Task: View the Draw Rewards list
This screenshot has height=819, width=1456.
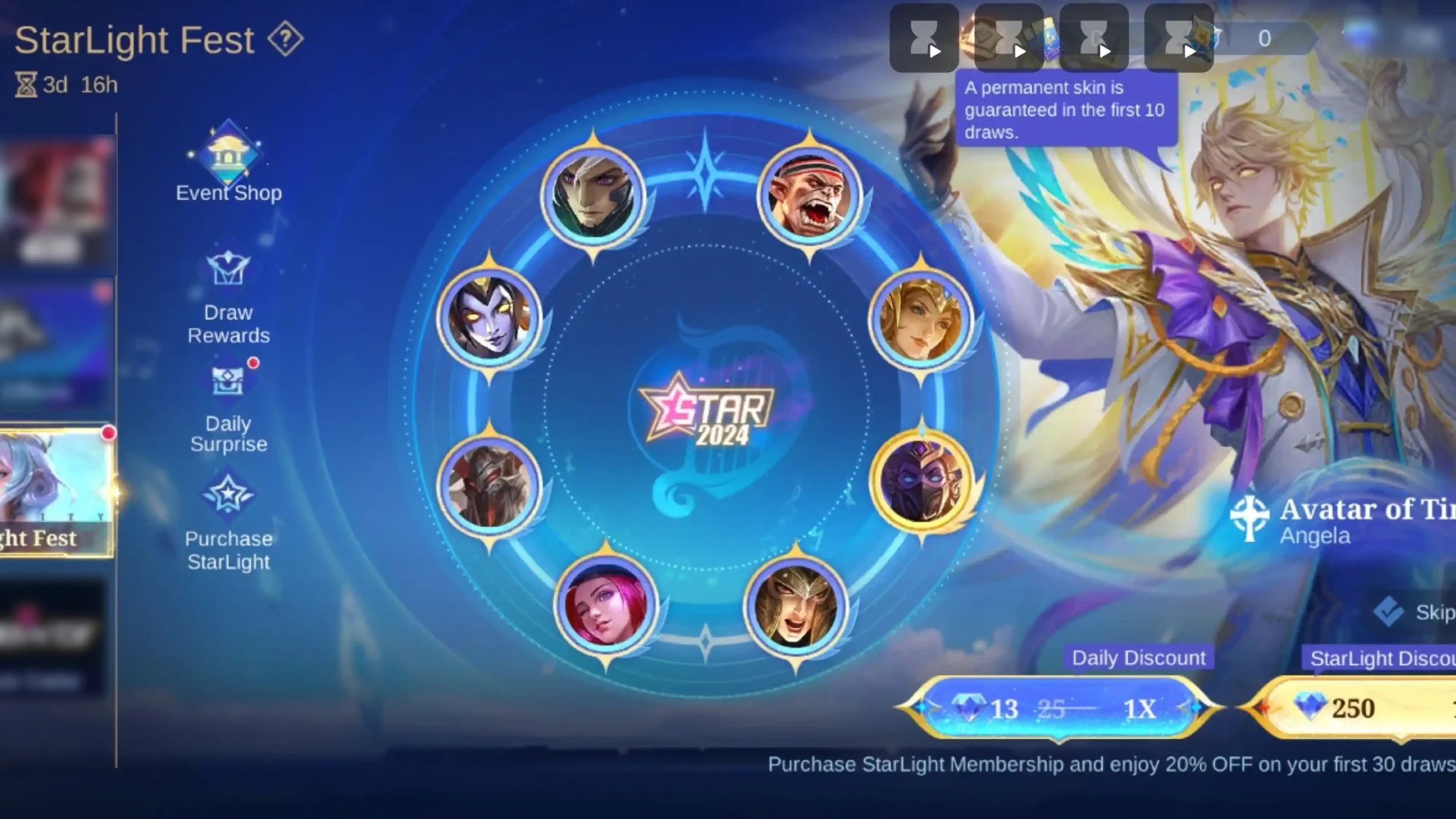Action: pos(228,297)
